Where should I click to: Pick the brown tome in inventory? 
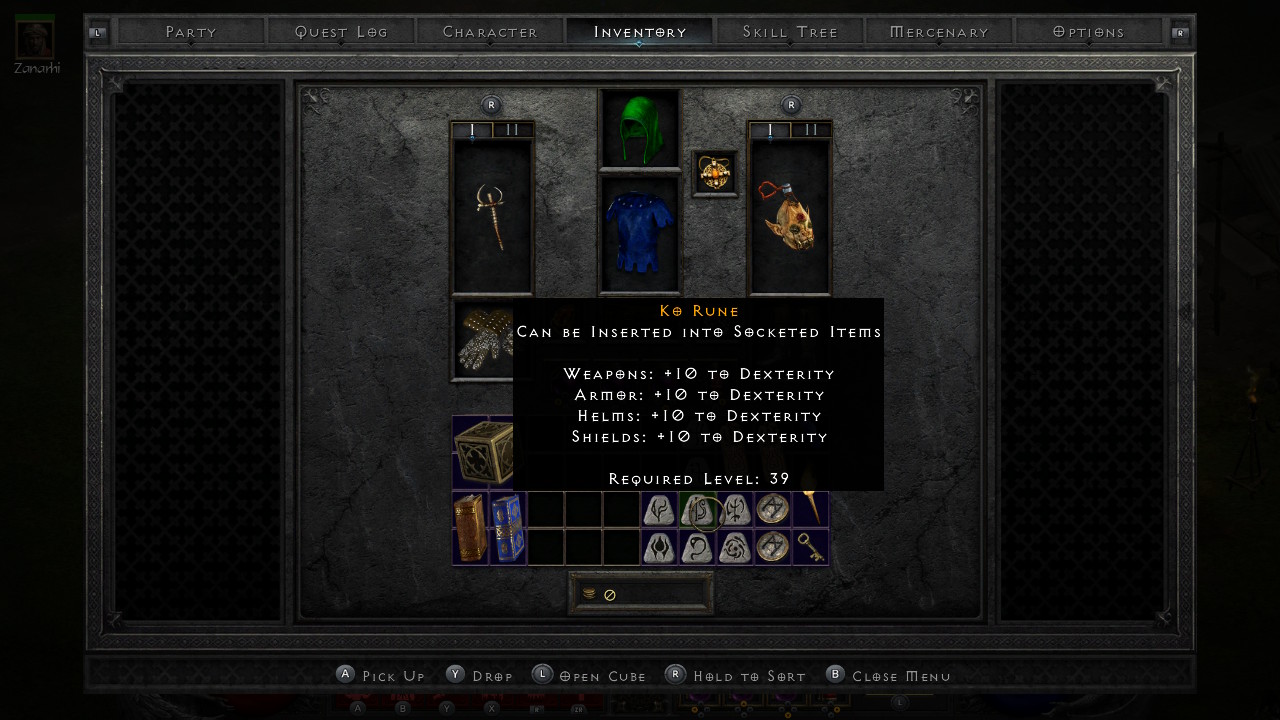(x=469, y=528)
